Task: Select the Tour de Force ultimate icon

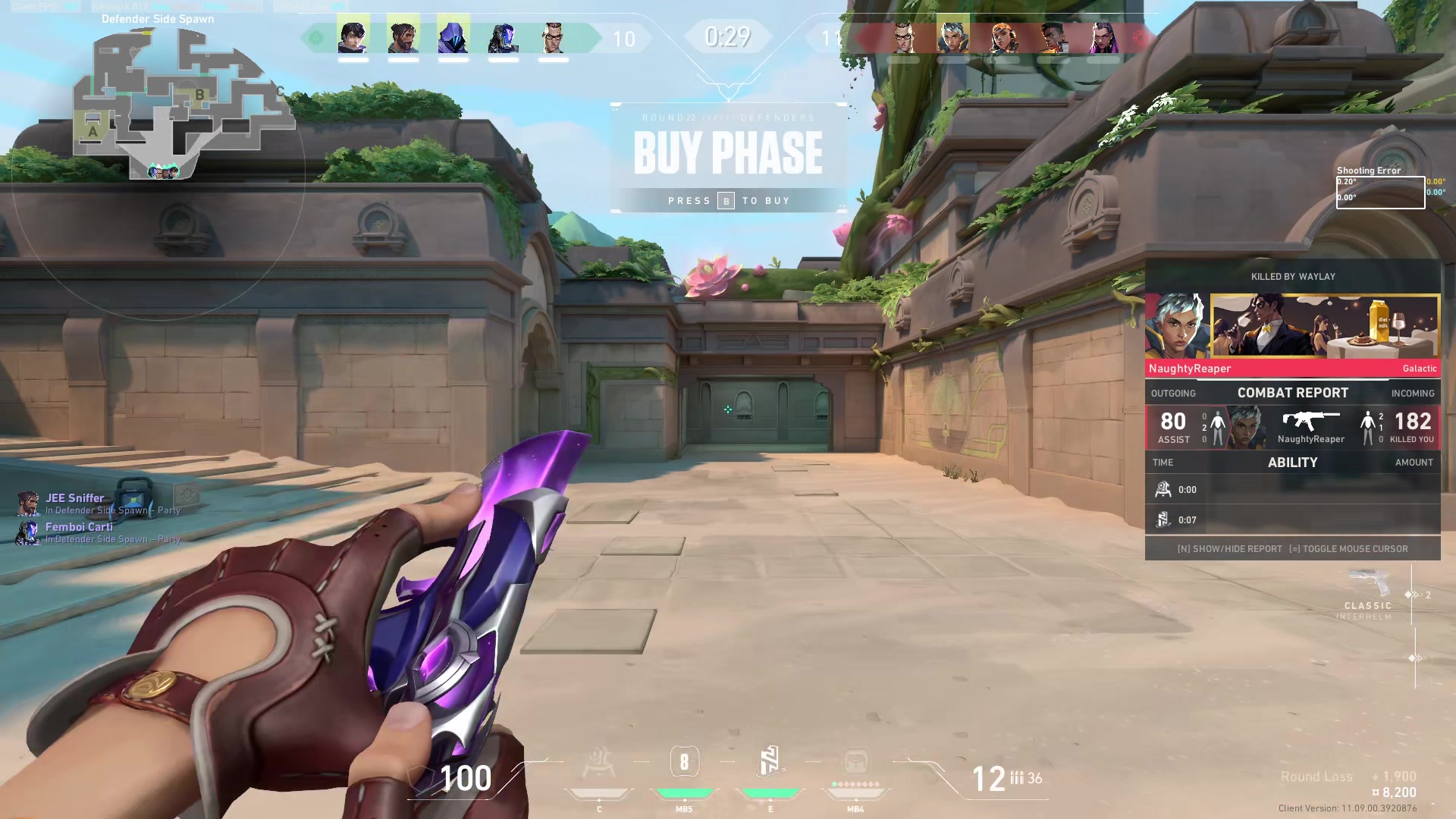Action: (x=855, y=763)
